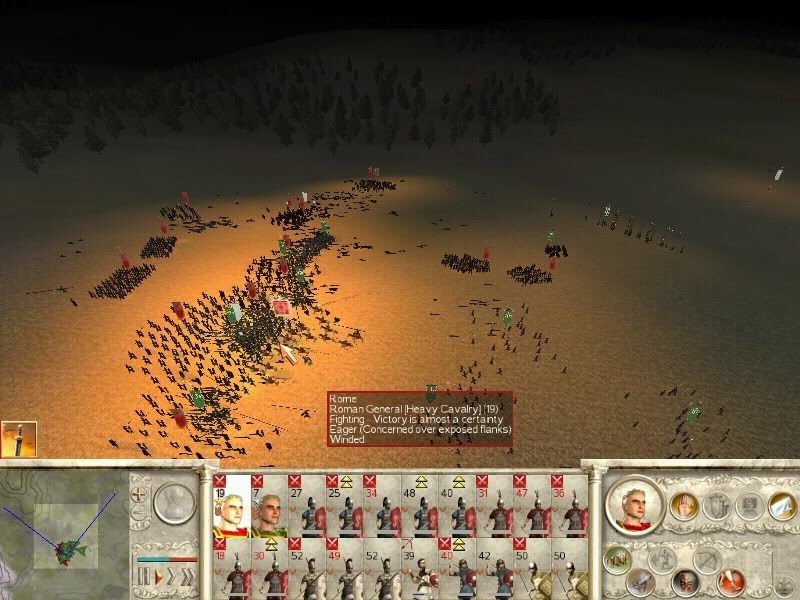
Task: Click the white flag withdraw button
Action: 779,506
